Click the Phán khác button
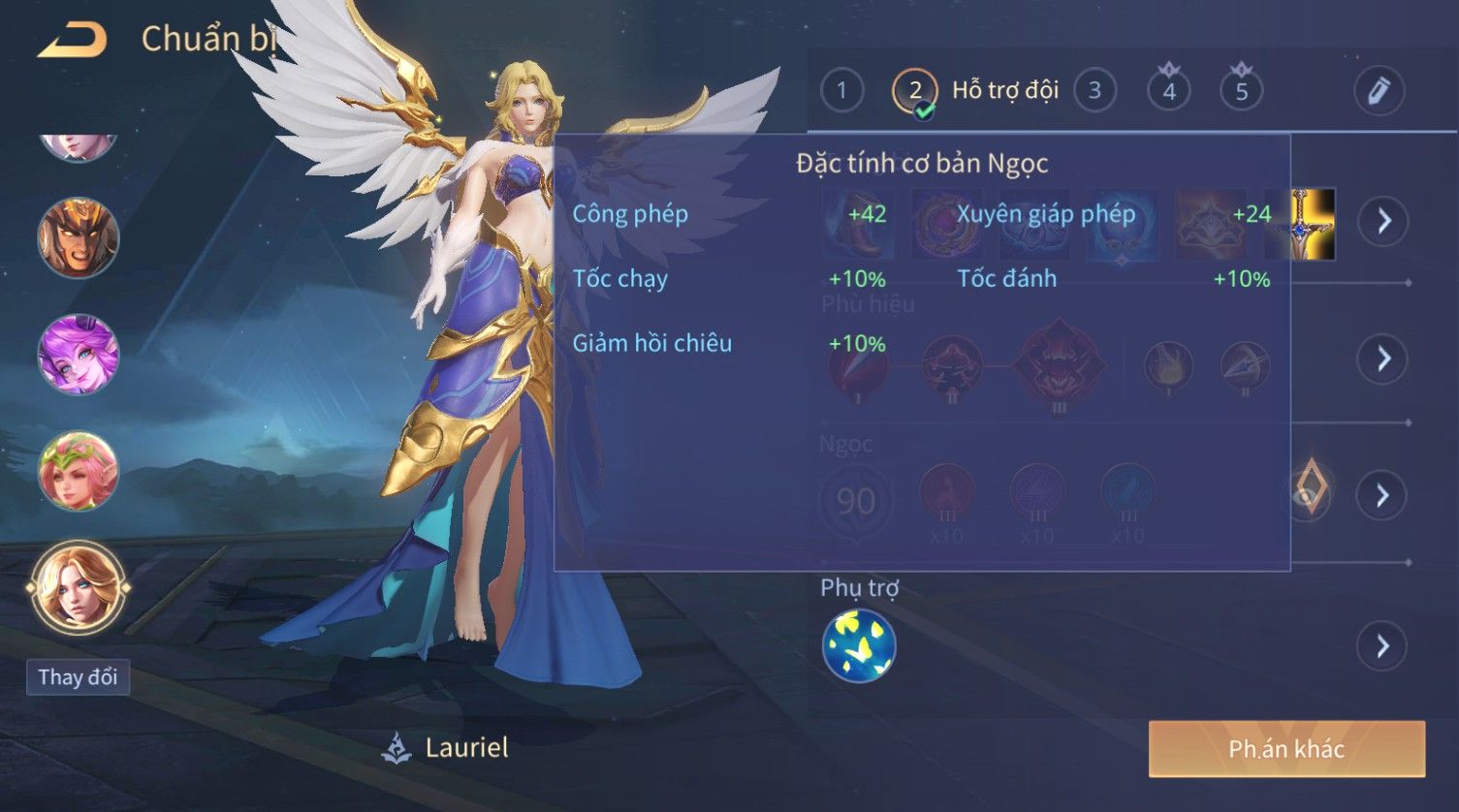This screenshot has width=1459, height=812. tap(1286, 749)
